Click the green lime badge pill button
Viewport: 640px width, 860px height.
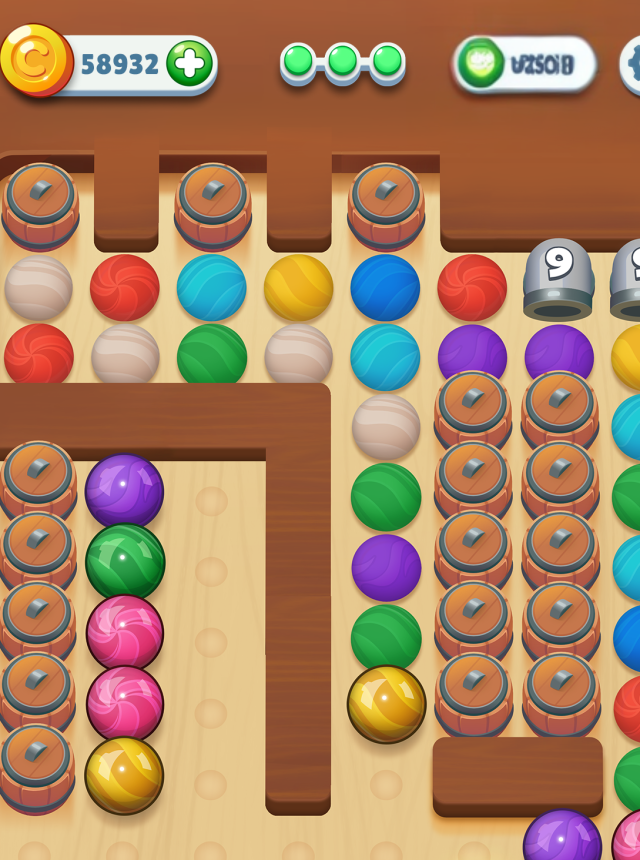524,64
